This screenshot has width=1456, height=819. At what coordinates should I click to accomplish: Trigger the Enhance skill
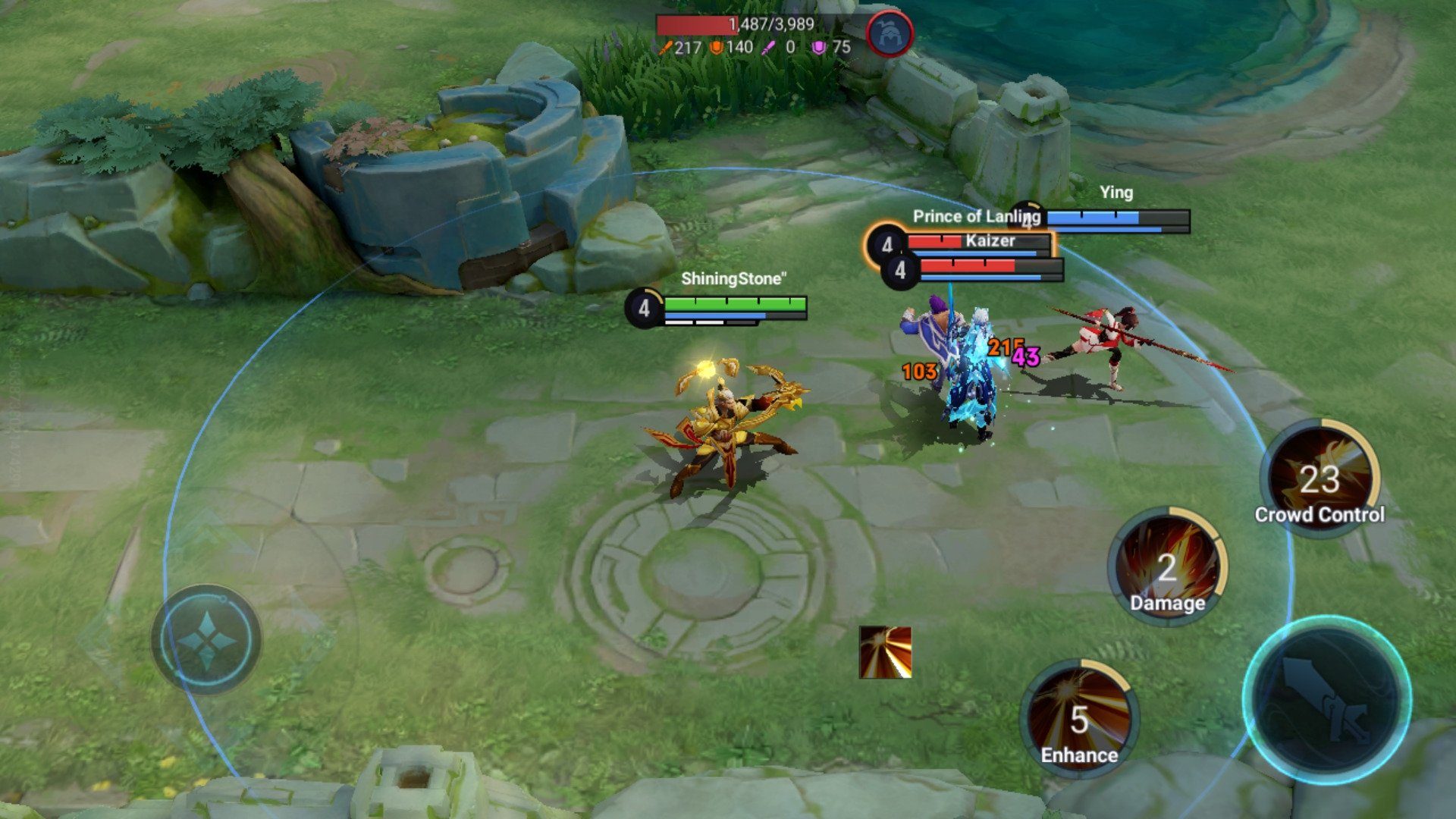tap(1079, 718)
